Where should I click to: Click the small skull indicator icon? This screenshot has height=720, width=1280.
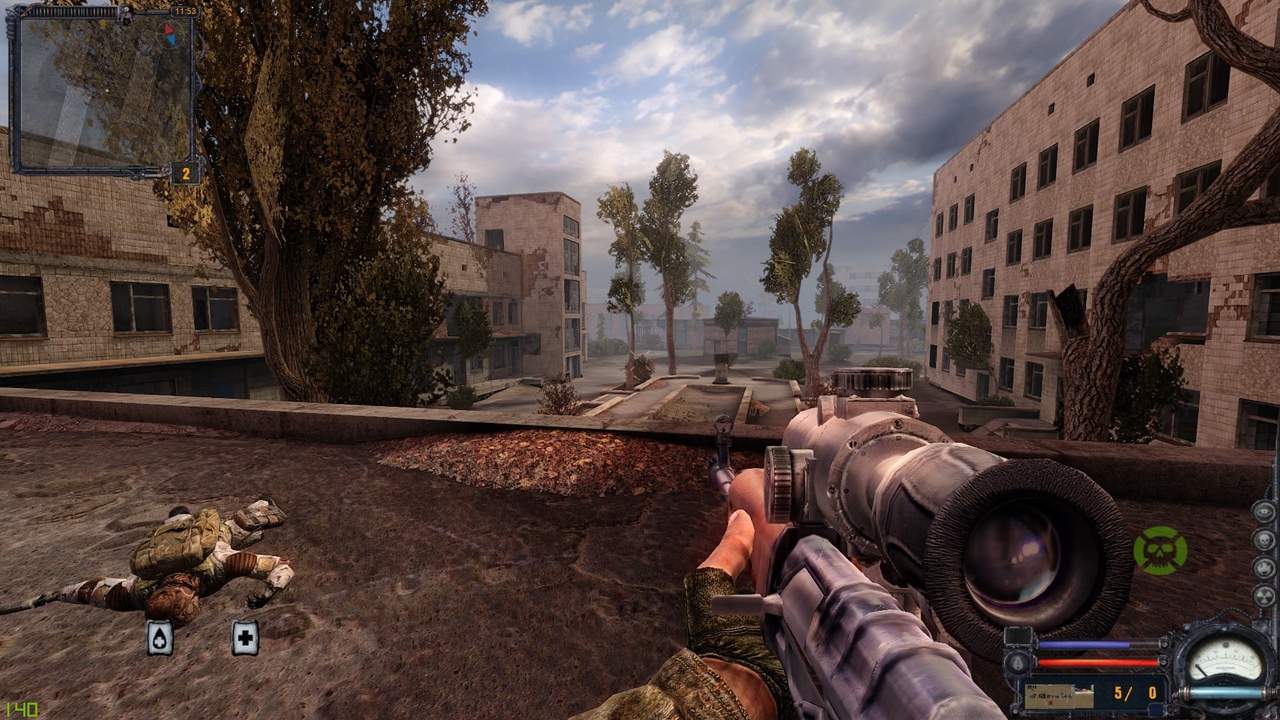pos(1264,540)
